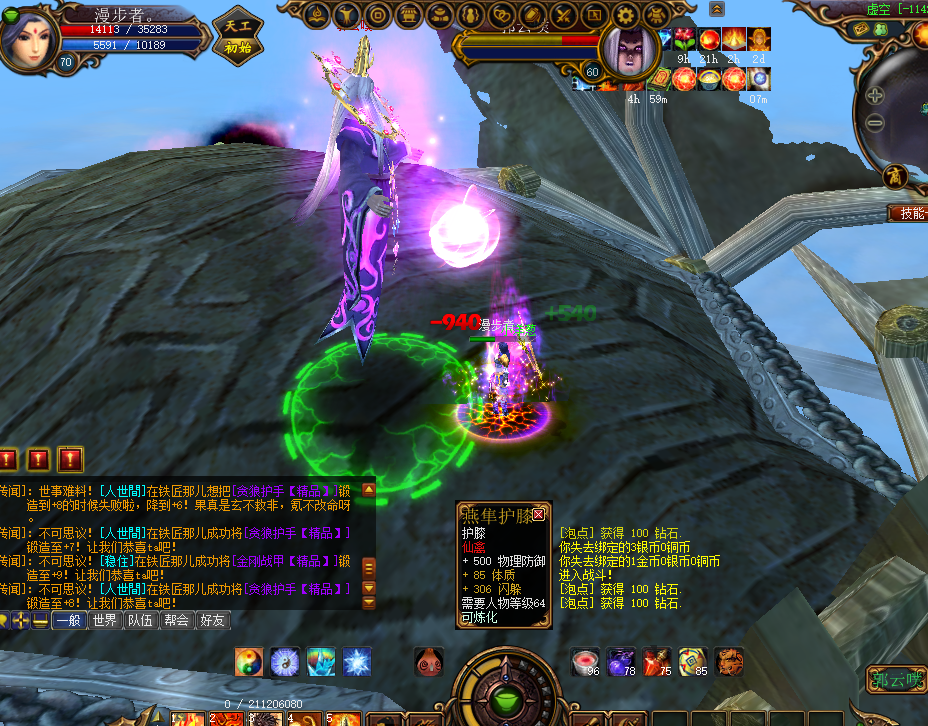Screen dimensions: 928x726
Task: Activate the yin-yang skill icon
Action: [x=250, y=661]
